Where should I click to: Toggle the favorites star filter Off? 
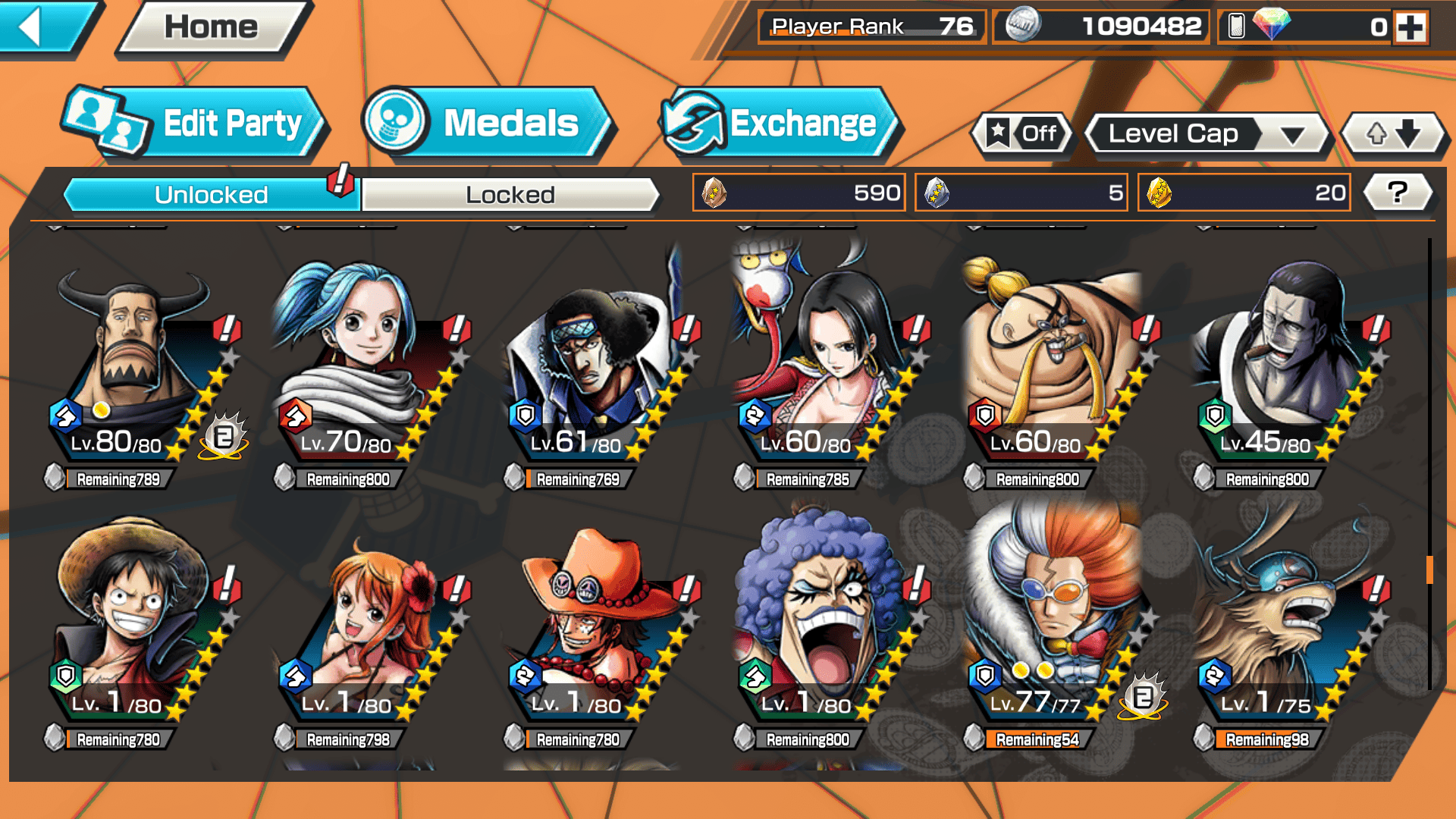(1022, 134)
